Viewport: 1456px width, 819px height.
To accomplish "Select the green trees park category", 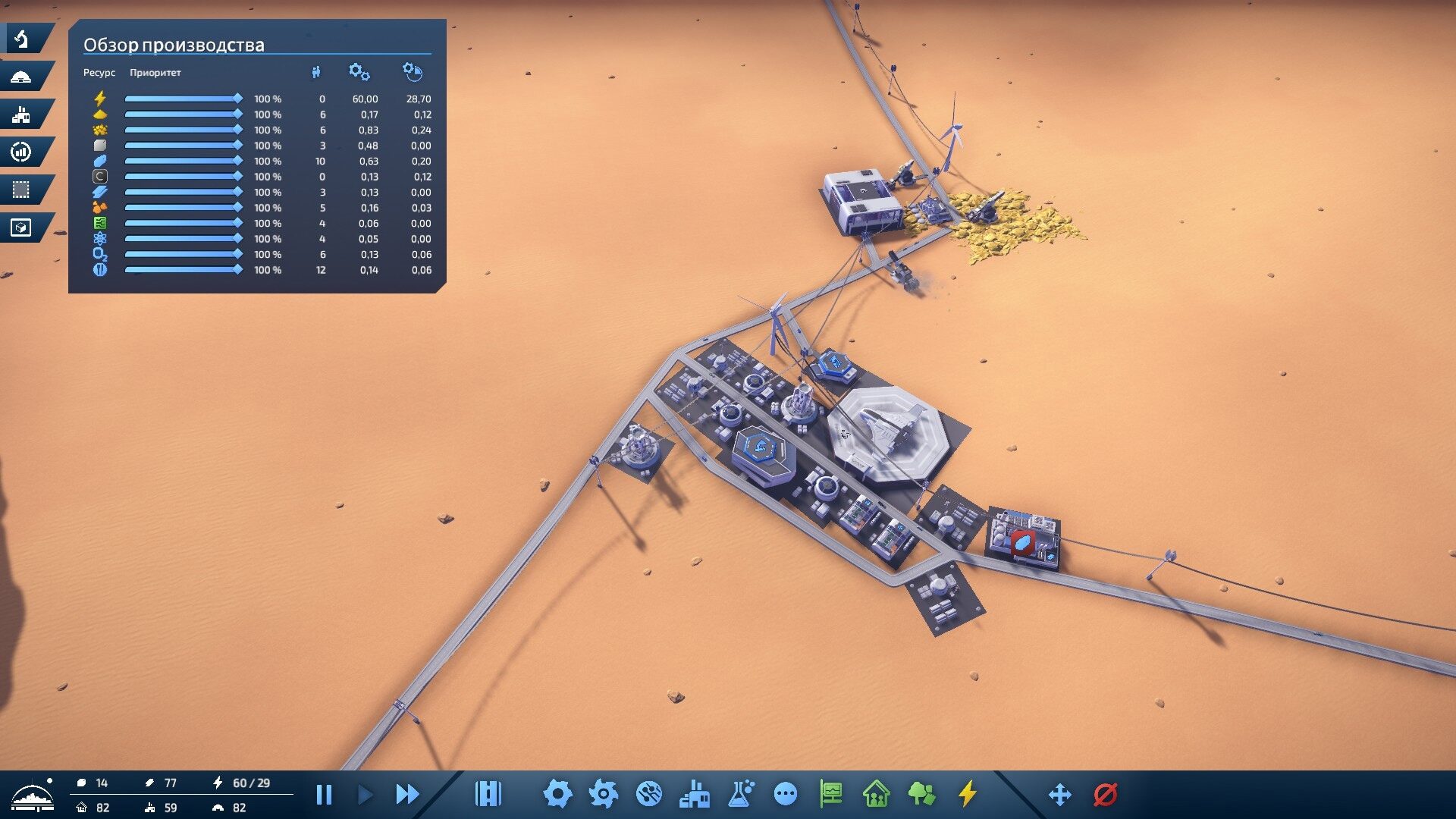I will tap(921, 794).
